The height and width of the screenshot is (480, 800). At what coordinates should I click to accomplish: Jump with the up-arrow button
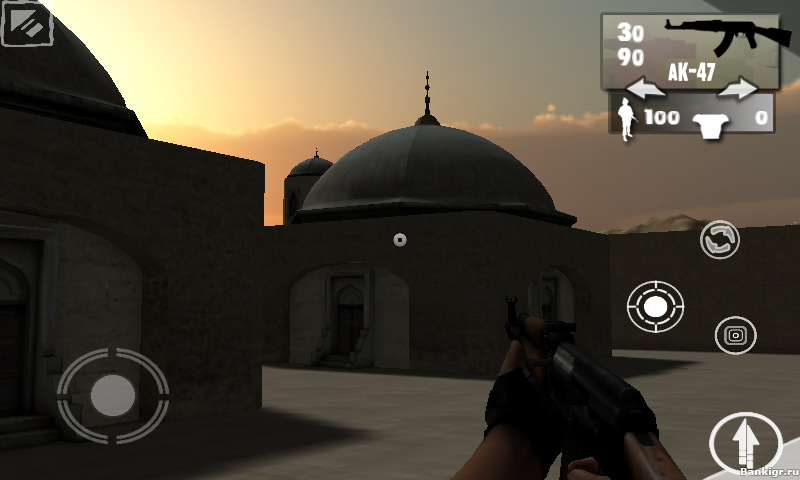point(745,443)
